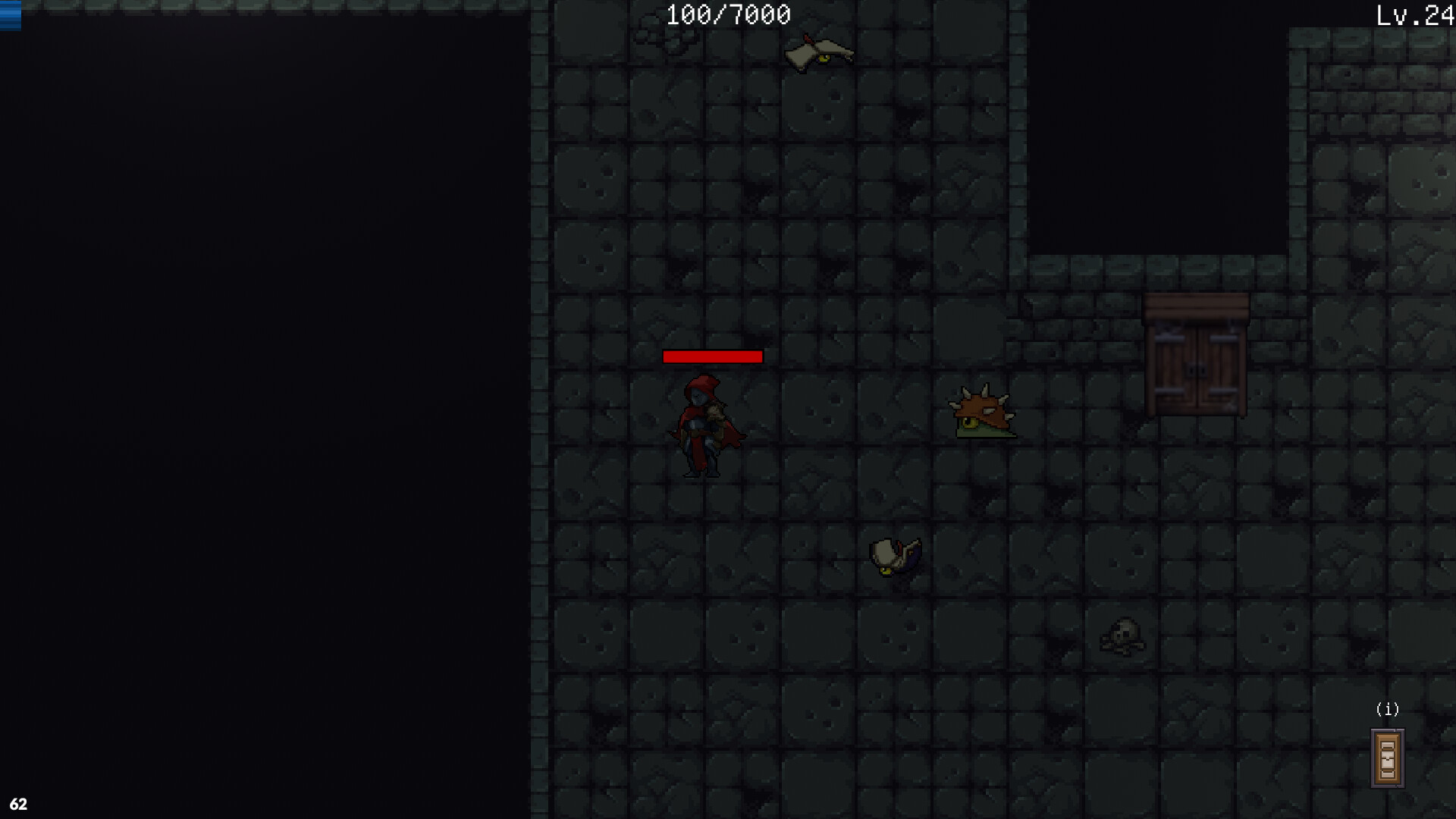1456x819 pixels.
Task: Toggle the player's red health bar display
Action: pos(713,356)
